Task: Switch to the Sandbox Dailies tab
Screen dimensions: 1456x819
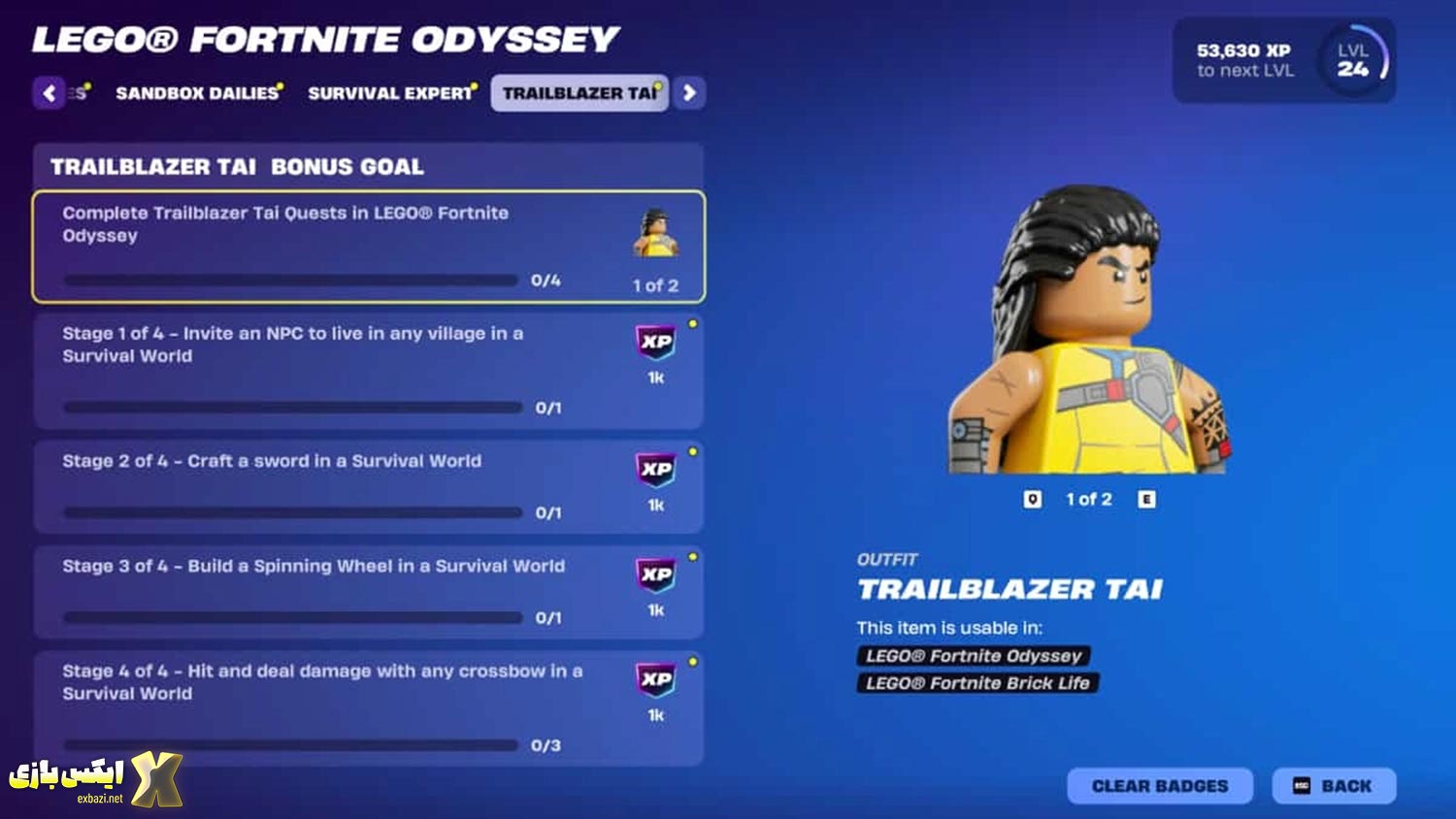Action: (x=197, y=93)
